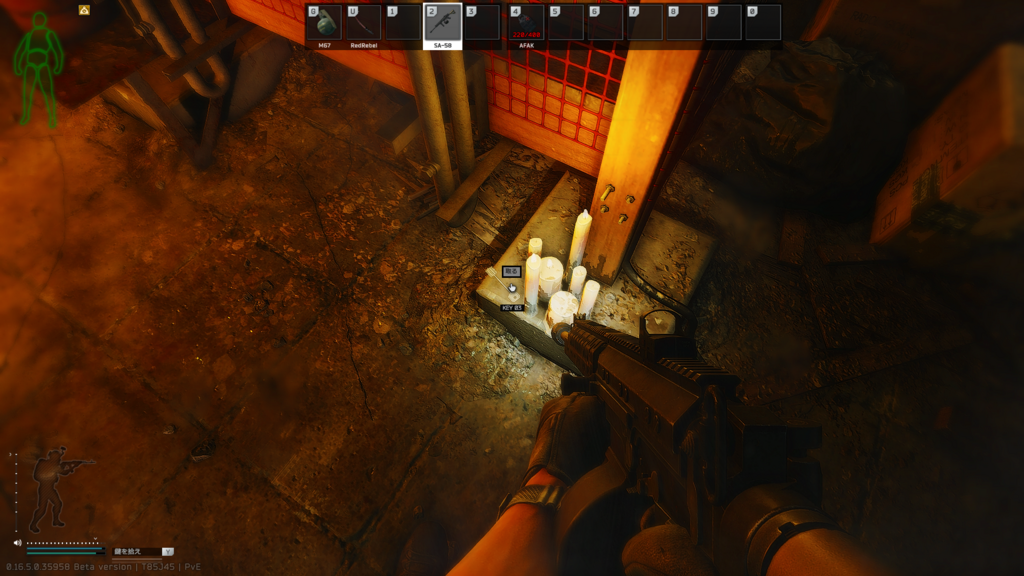
Task: Select the SA-58 rifle slot
Action: 443,23
